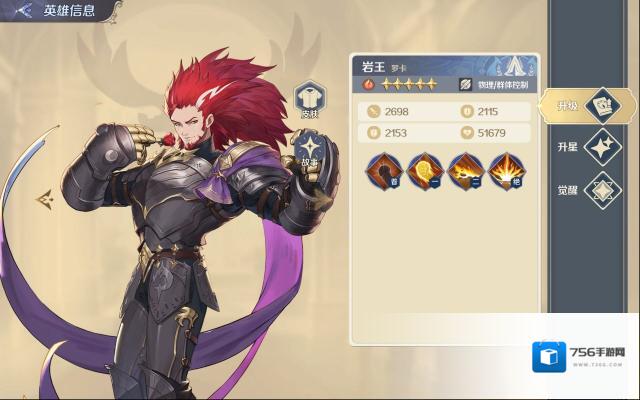Go back from the 英雄信息 screen
Viewport: 640px width, 400px height.
(20, 12)
